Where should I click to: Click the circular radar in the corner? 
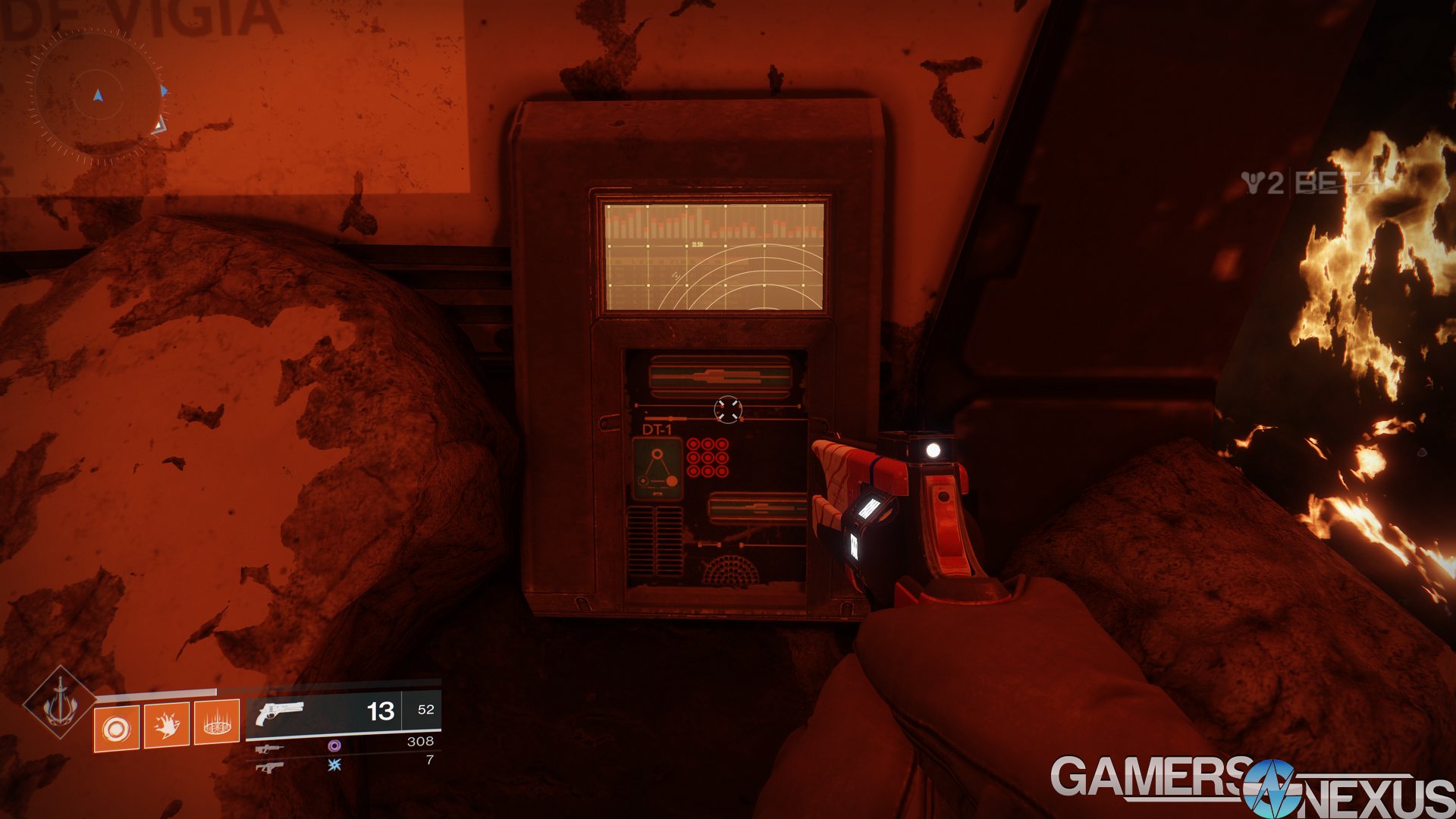[96, 96]
